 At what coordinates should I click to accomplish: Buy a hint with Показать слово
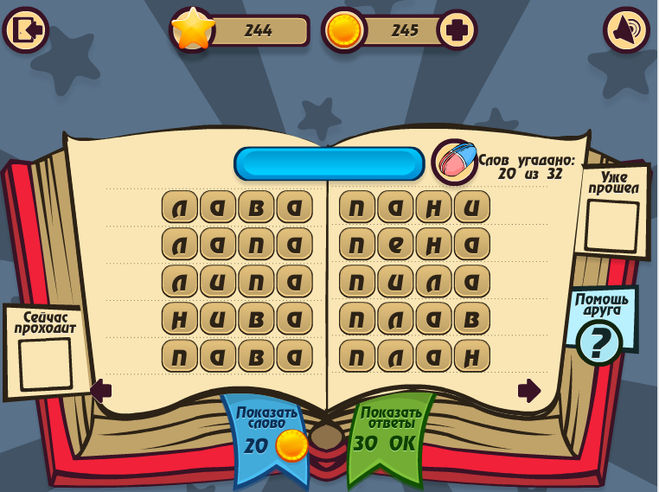(x=268, y=432)
